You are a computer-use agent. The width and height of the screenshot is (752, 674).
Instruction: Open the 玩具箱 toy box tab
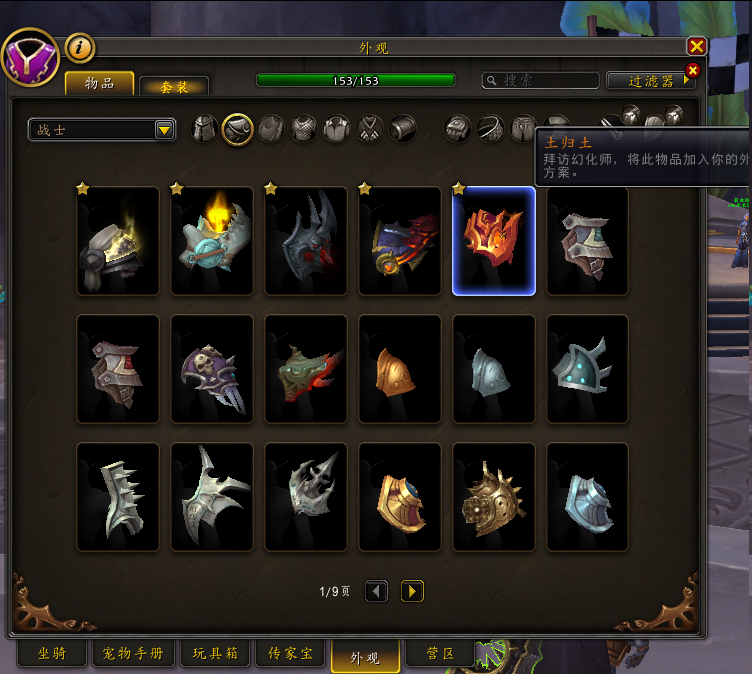pos(215,654)
